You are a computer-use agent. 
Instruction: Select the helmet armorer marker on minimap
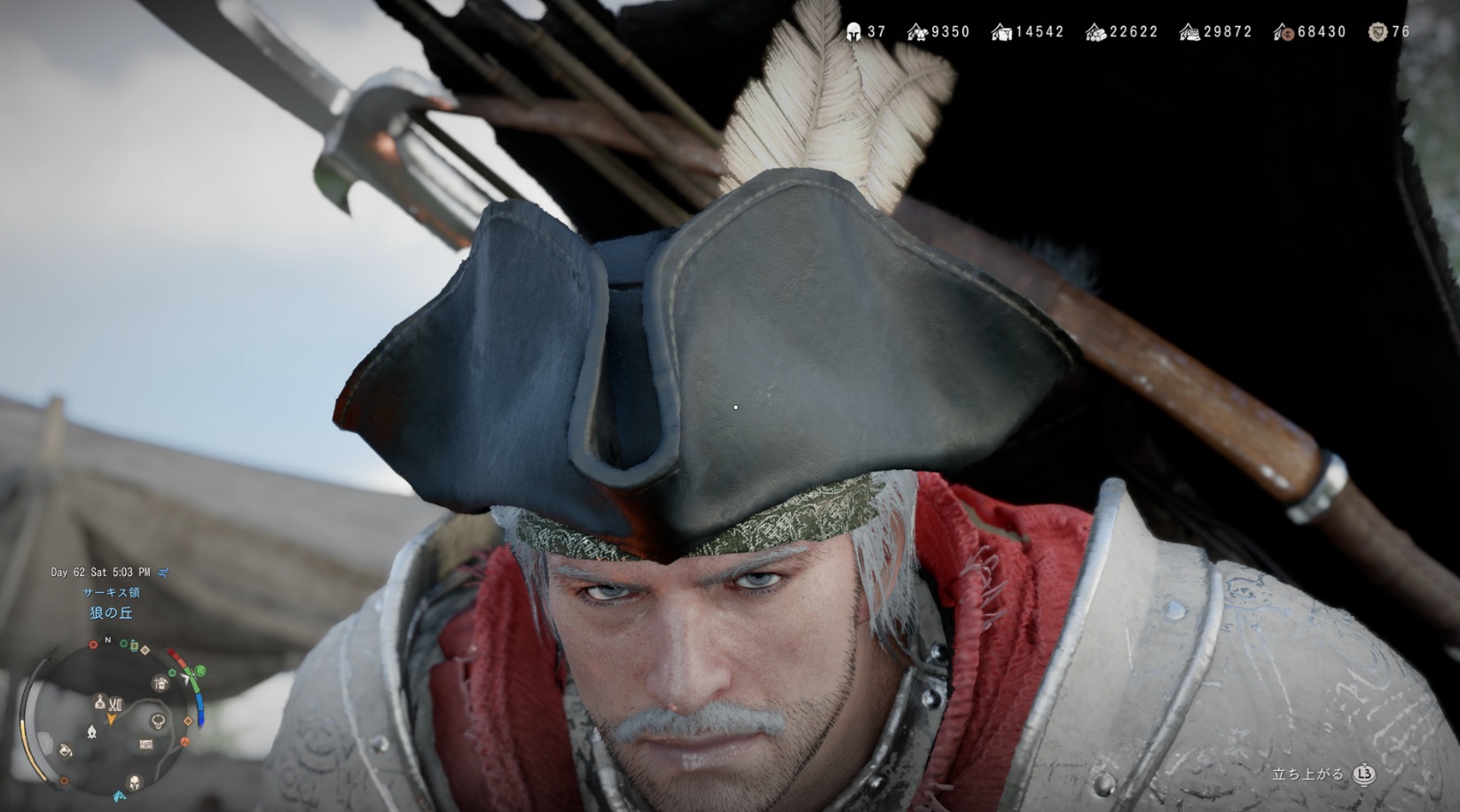pyautogui.click(x=135, y=782)
